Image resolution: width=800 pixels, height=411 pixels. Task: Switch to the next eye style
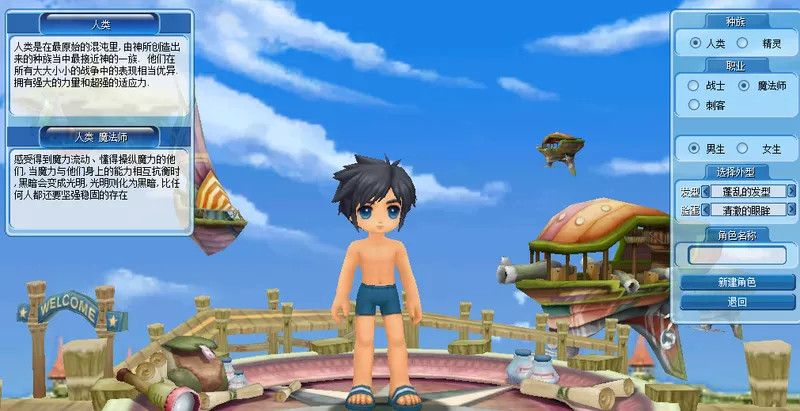point(791,211)
